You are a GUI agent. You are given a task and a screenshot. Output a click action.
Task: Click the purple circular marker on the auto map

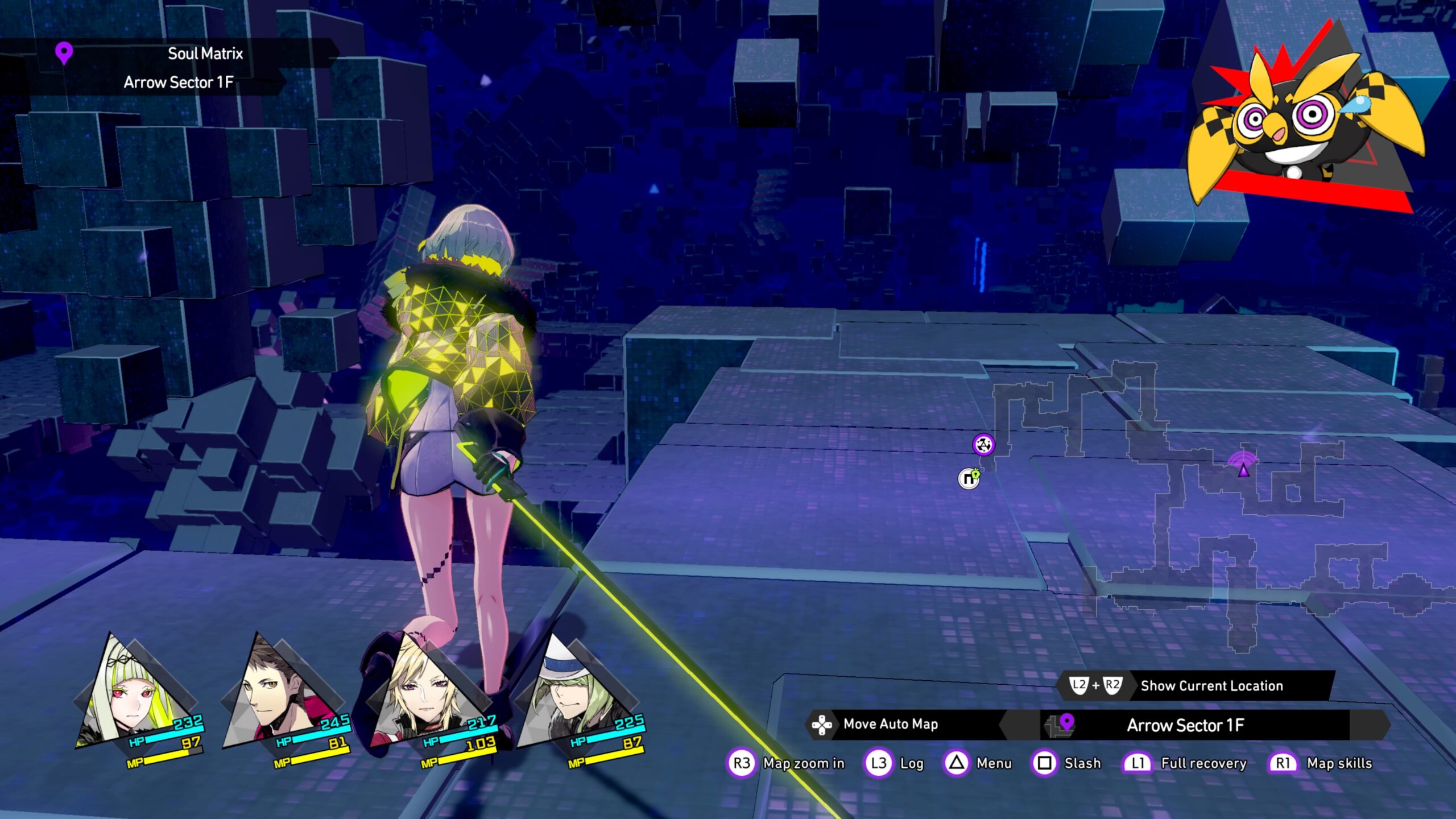click(x=983, y=444)
